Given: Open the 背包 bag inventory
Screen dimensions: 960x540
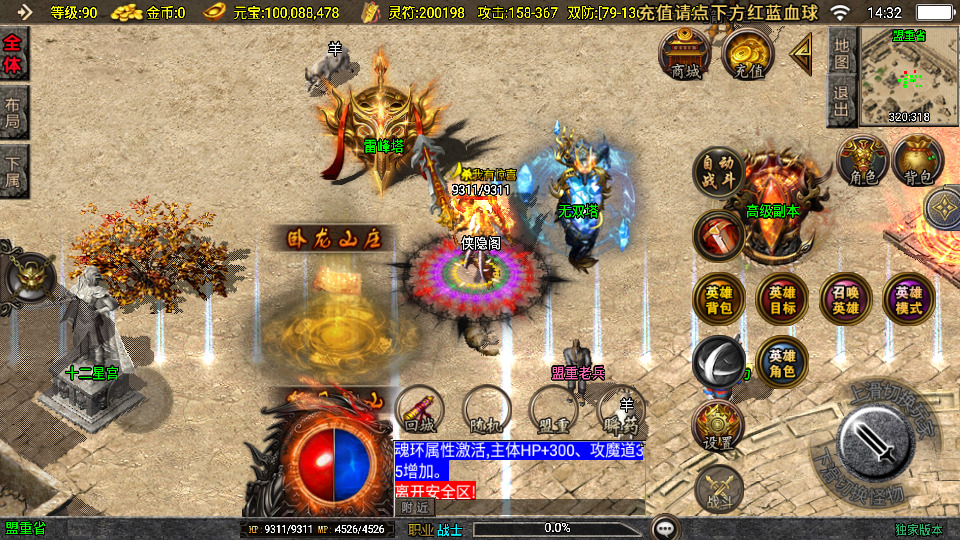Looking at the screenshot, I should point(917,162).
